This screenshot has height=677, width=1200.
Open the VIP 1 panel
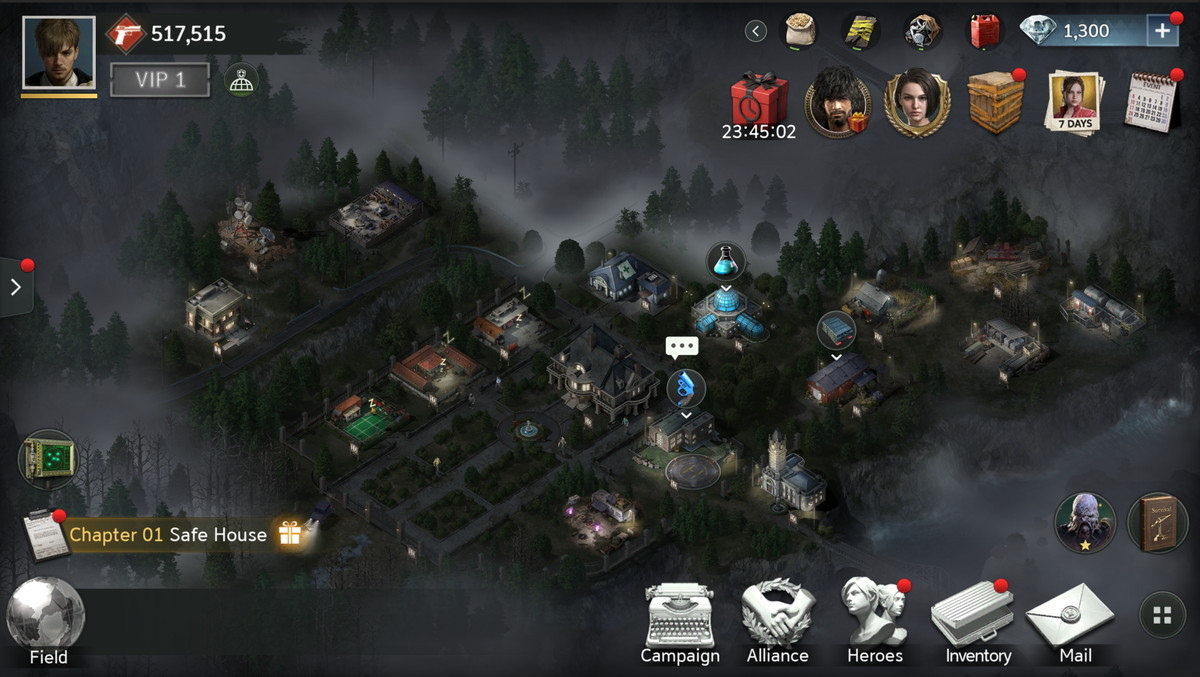click(x=160, y=80)
